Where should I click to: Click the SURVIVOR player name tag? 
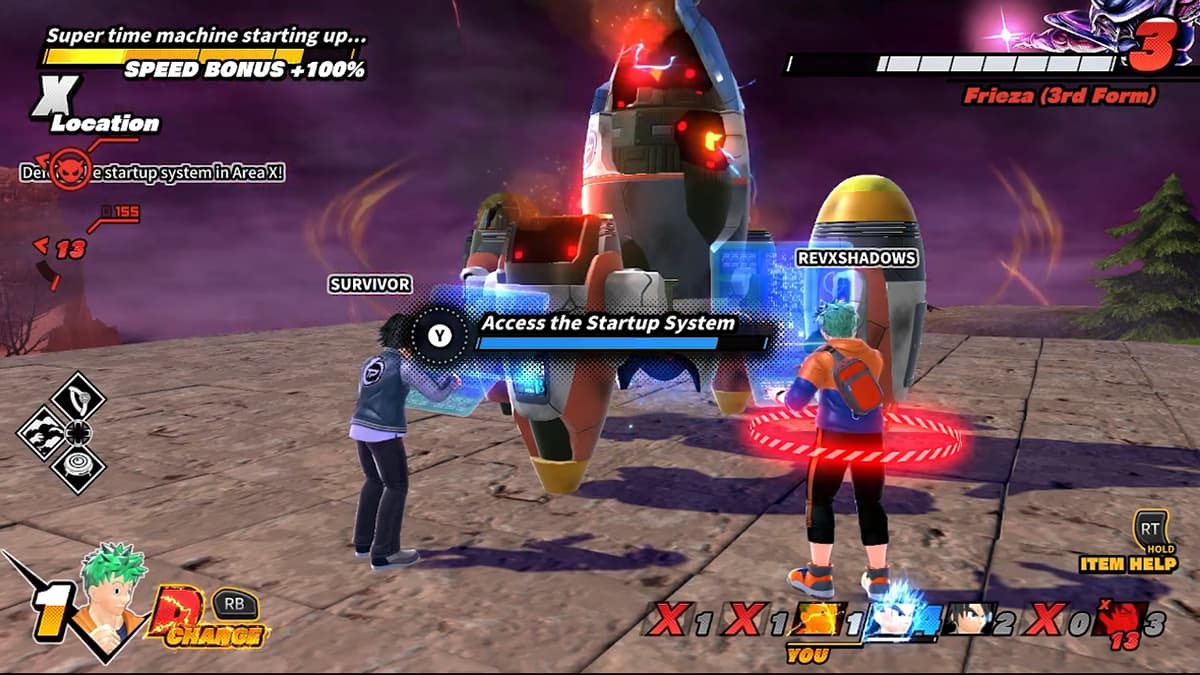[x=370, y=285]
